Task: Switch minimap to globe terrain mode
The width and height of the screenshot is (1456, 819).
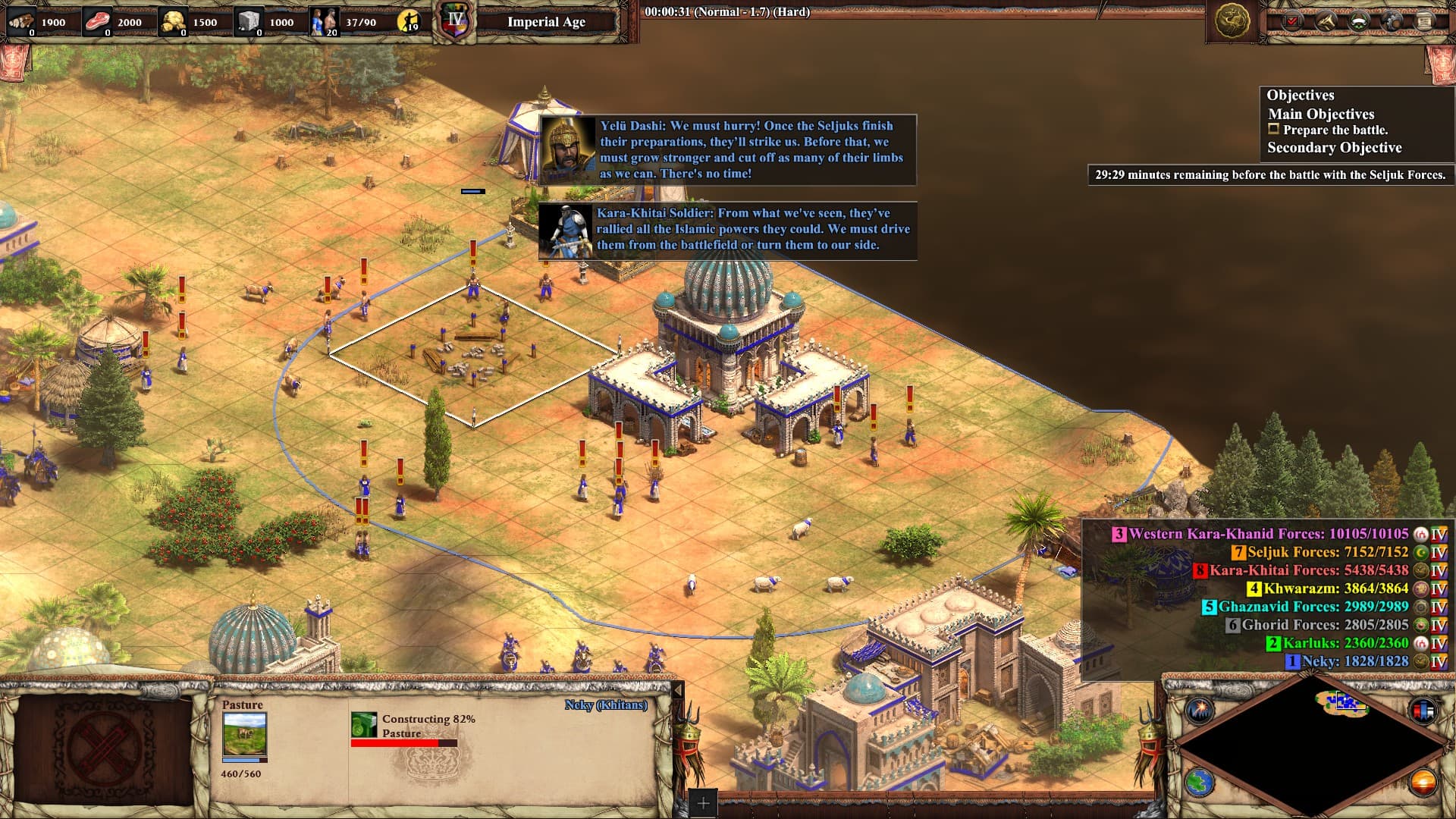Action: point(1200,782)
